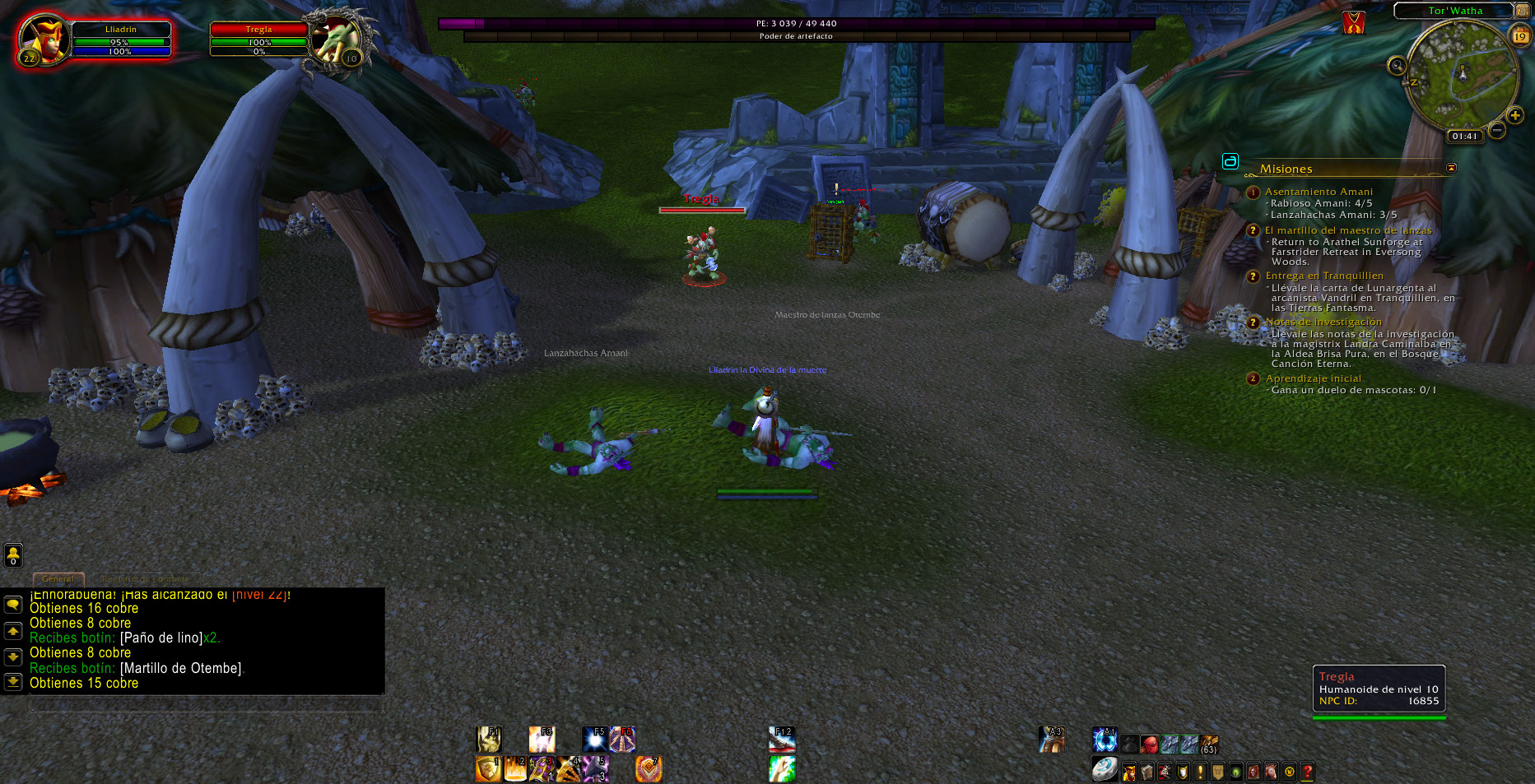This screenshot has height=784, width=1535.
Task: Cast the purple hammer ability on key 5
Action: click(x=595, y=769)
